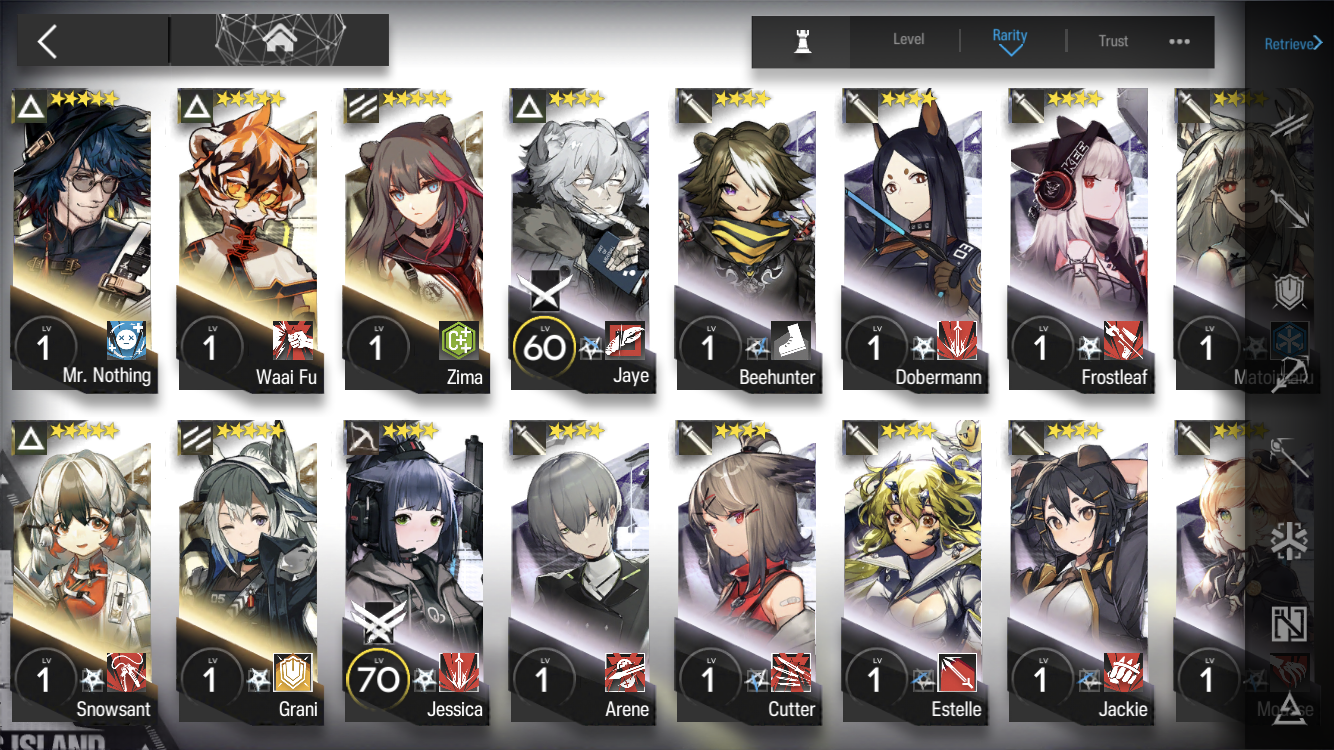Sort operators by Trust
The image size is (1334, 750).
click(1113, 41)
